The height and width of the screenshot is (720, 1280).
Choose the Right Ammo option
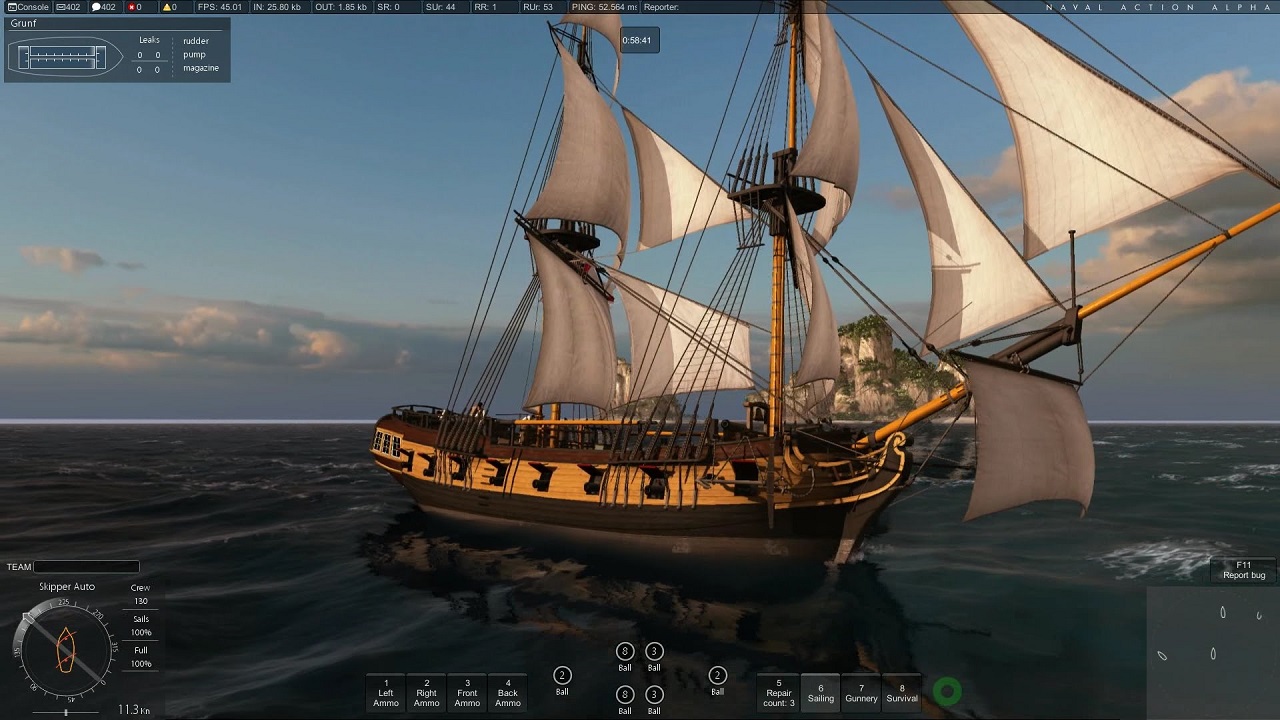427,692
